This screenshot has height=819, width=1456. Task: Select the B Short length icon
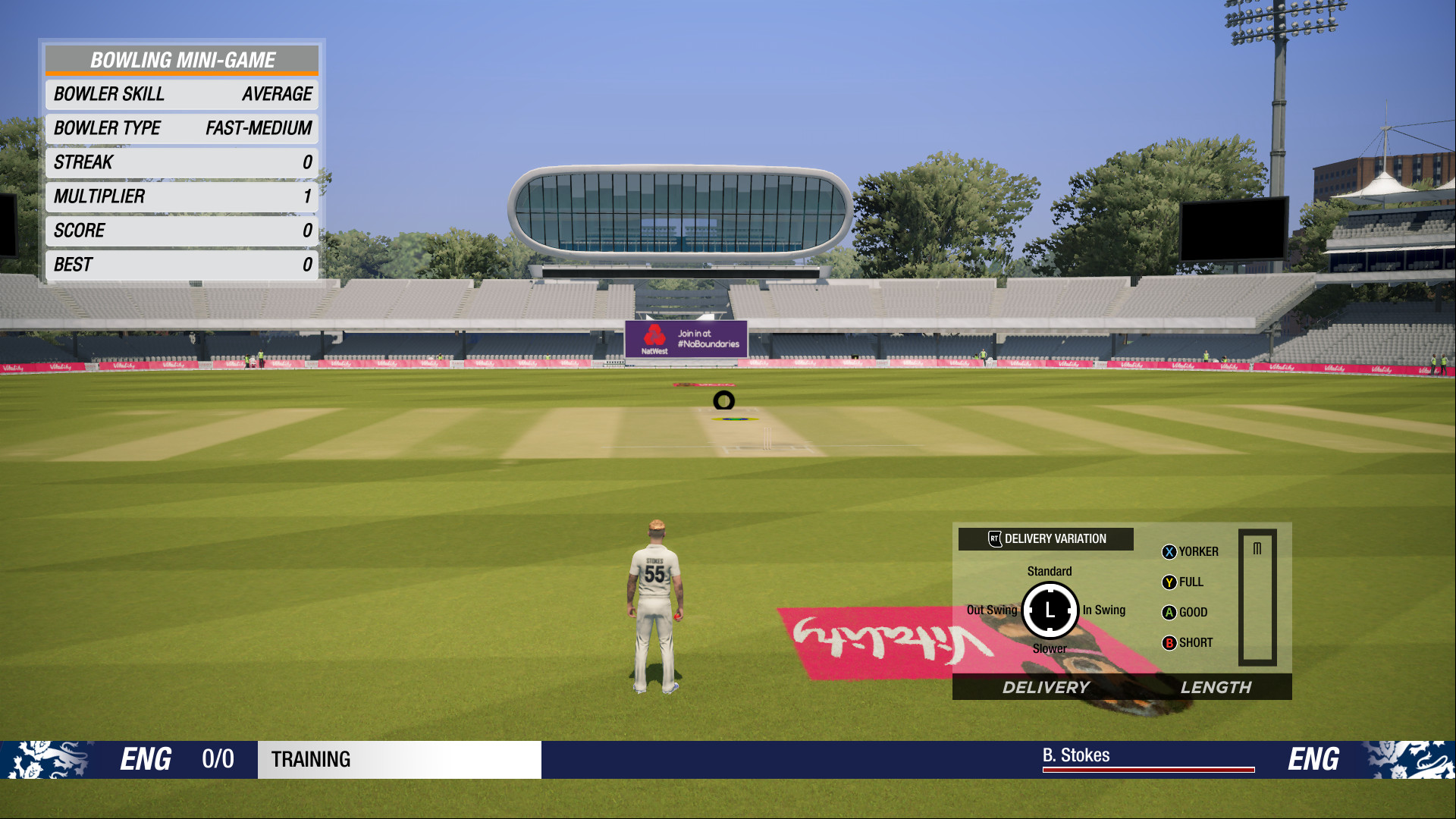pyautogui.click(x=1170, y=642)
